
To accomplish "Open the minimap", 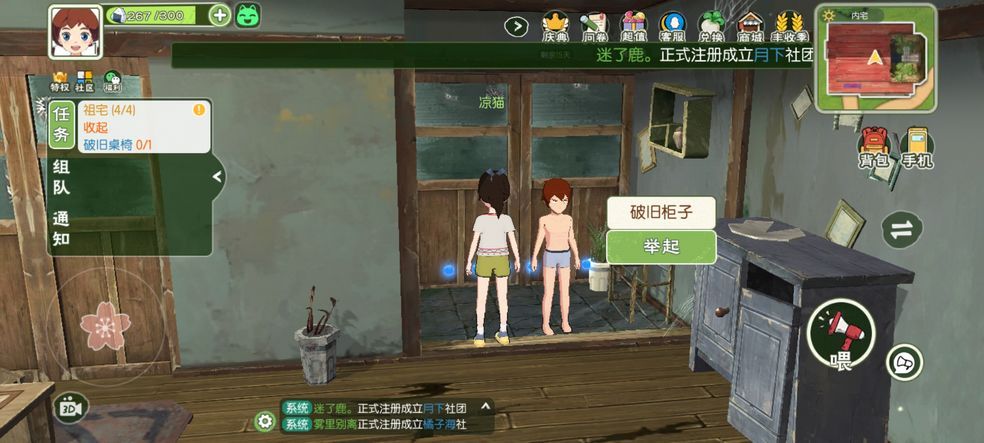I will tap(877, 59).
